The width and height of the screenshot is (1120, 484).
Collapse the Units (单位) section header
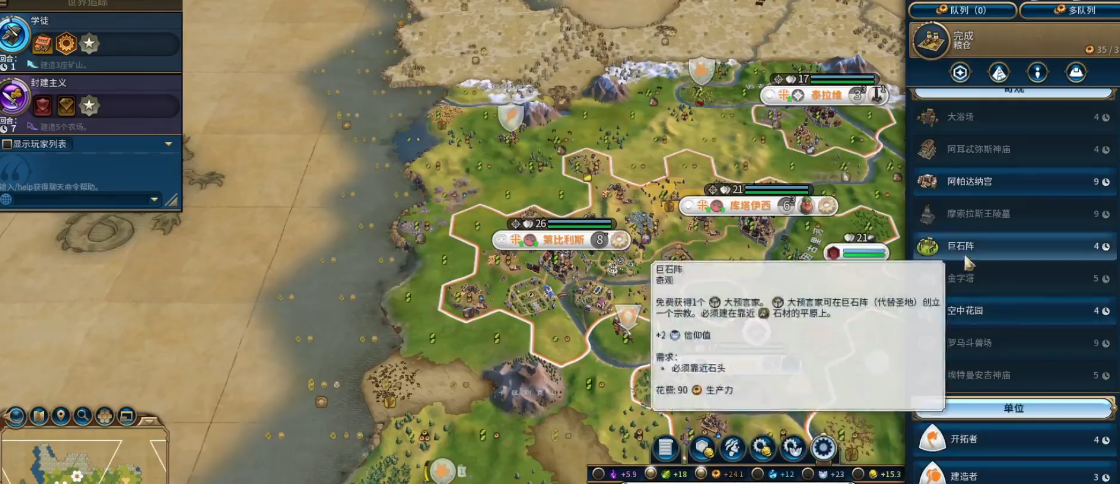(x=1012, y=408)
